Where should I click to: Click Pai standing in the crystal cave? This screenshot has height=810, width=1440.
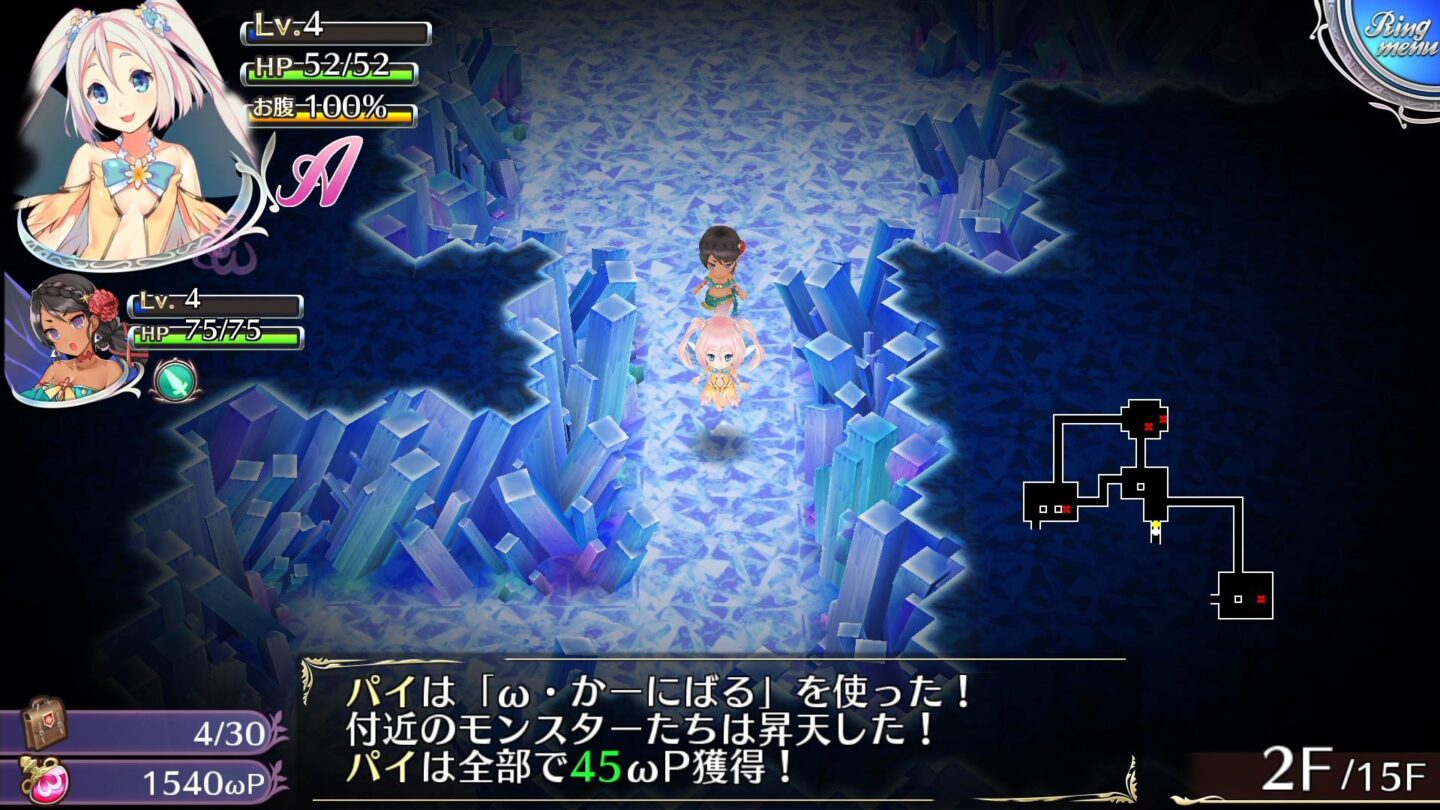point(722,360)
